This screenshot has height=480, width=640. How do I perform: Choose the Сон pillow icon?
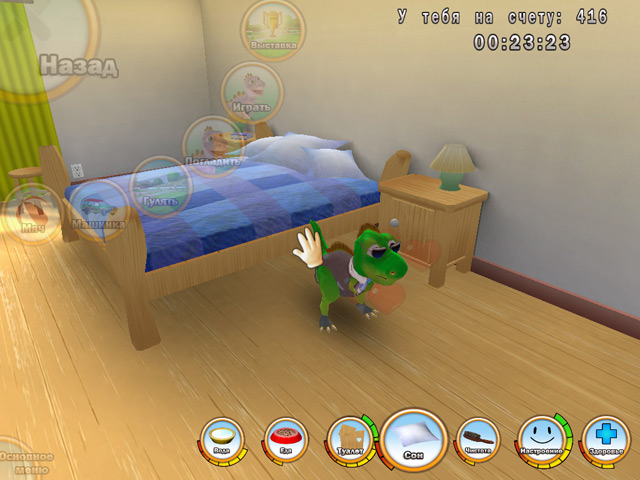pos(413,437)
